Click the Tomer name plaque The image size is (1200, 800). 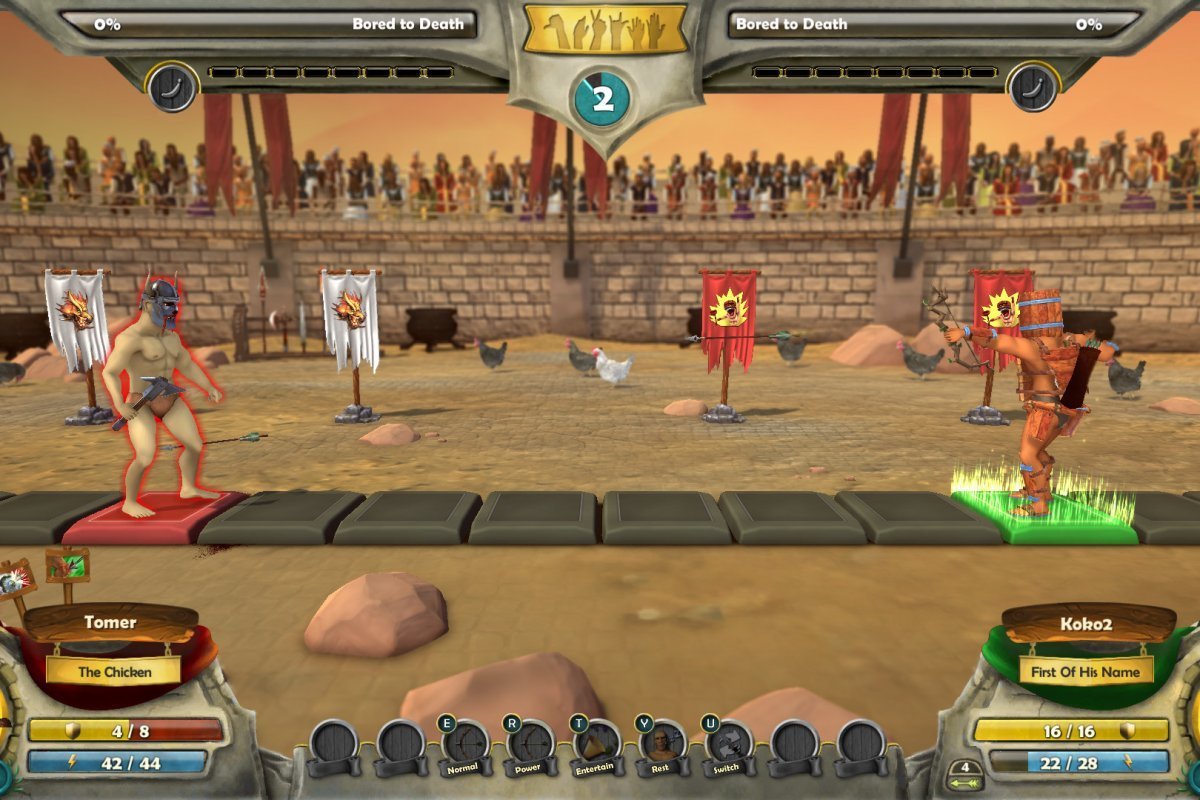point(110,623)
